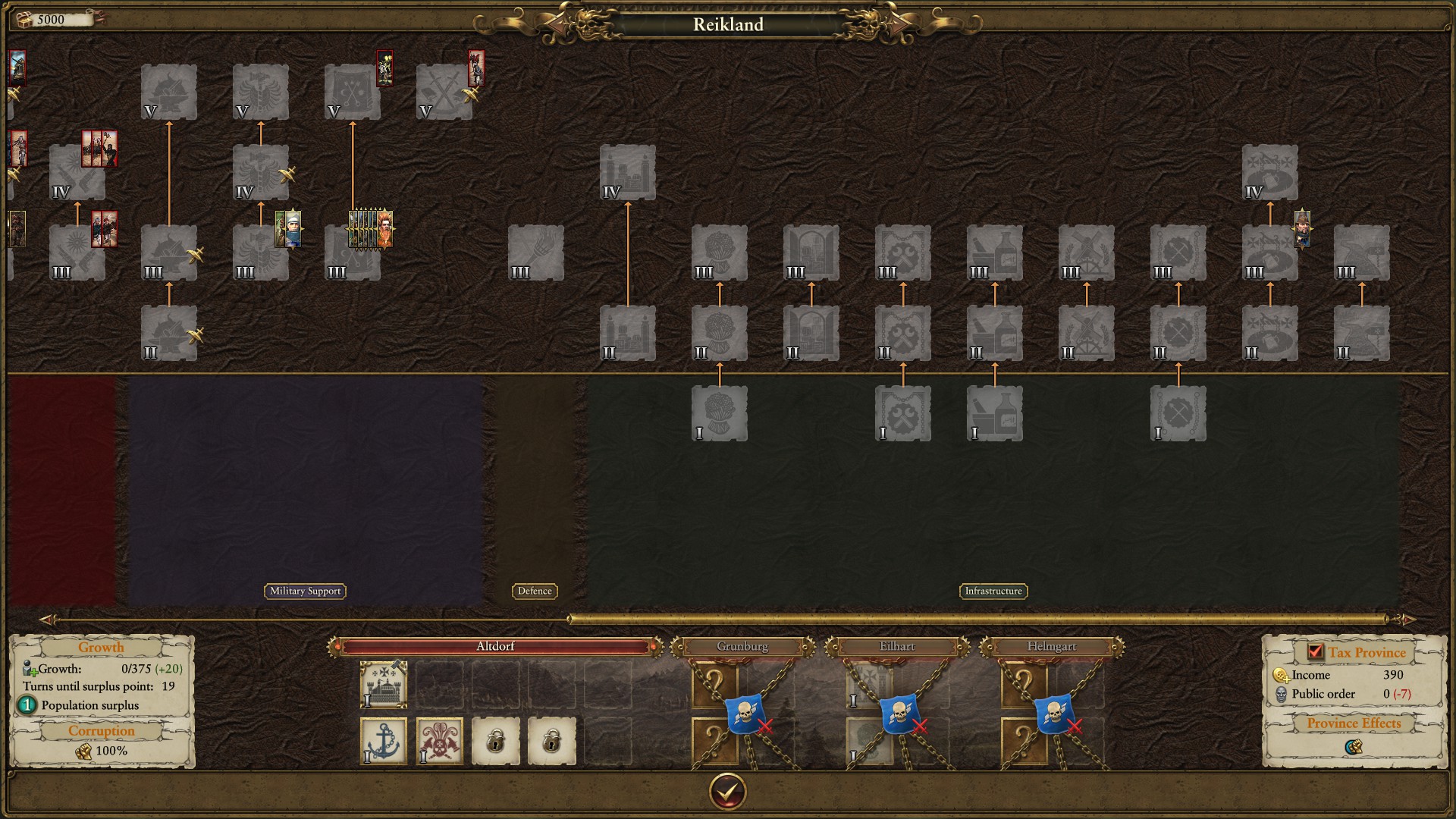Image resolution: width=1456 pixels, height=819 pixels.
Task: Select the tier III windmill building
Action: 1087,253
